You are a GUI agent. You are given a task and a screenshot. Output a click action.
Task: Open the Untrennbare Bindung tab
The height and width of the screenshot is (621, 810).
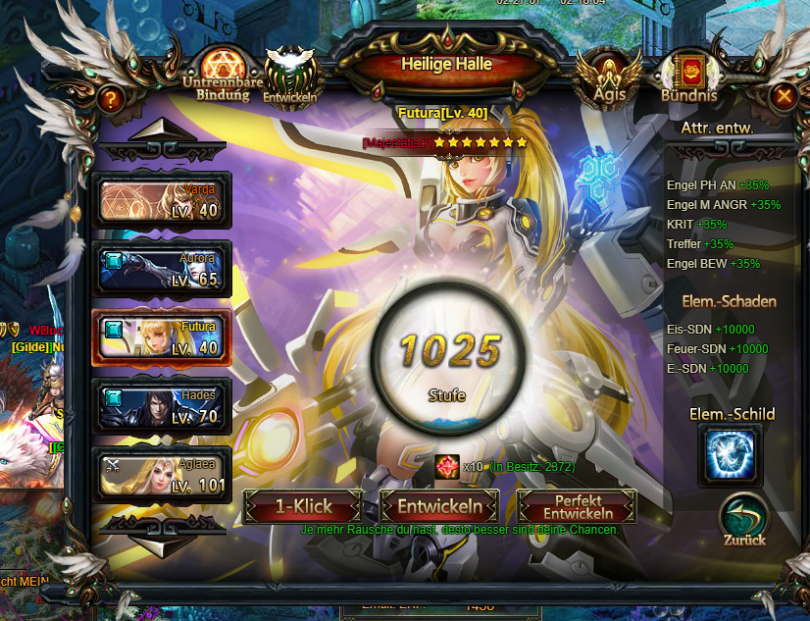tap(217, 74)
